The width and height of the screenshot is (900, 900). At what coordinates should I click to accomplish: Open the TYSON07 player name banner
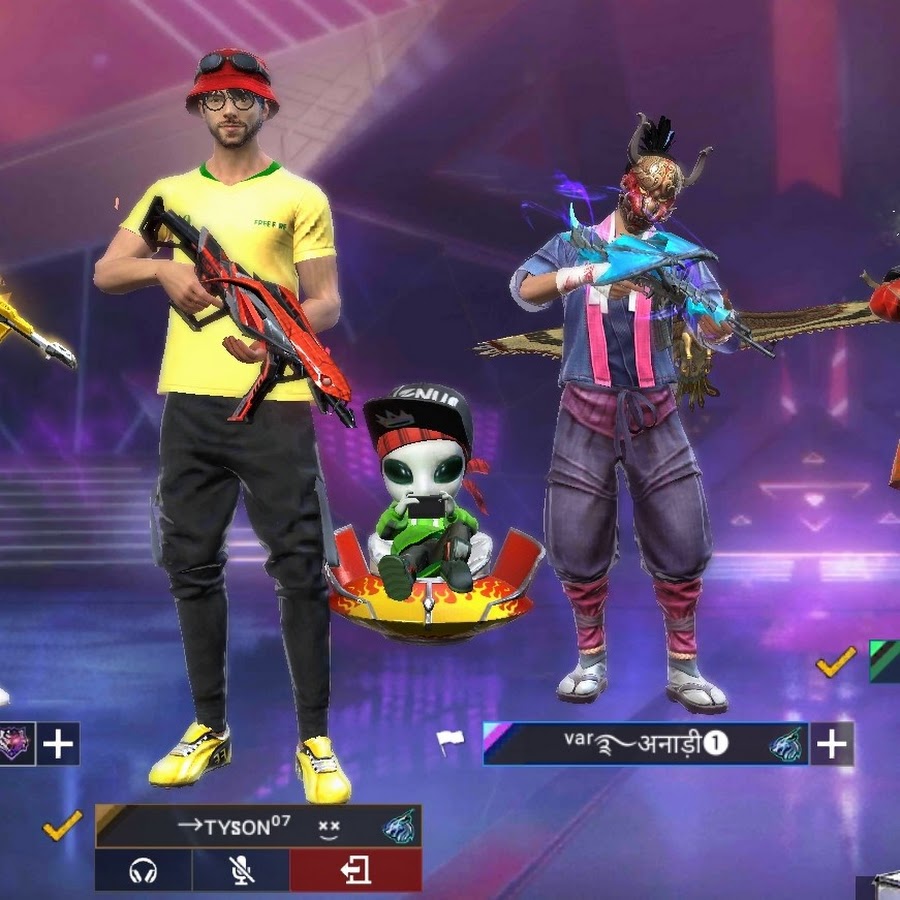pos(258,826)
